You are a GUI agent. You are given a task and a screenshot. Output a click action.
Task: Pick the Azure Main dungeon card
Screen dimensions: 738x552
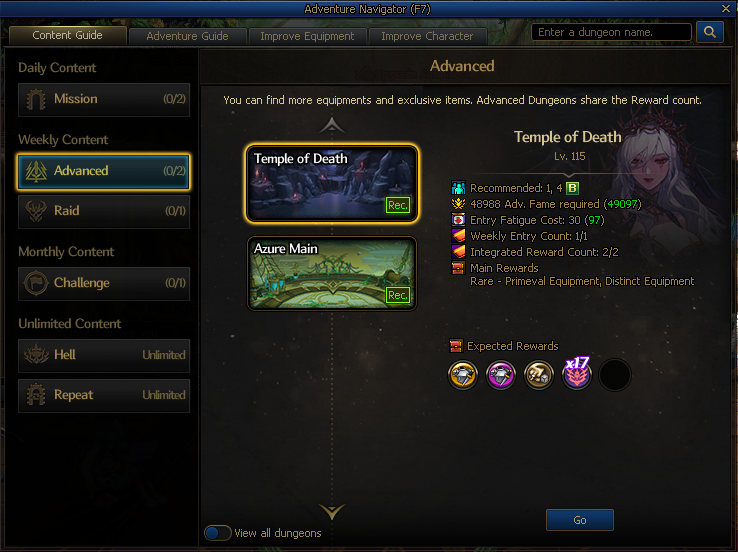pos(332,273)
